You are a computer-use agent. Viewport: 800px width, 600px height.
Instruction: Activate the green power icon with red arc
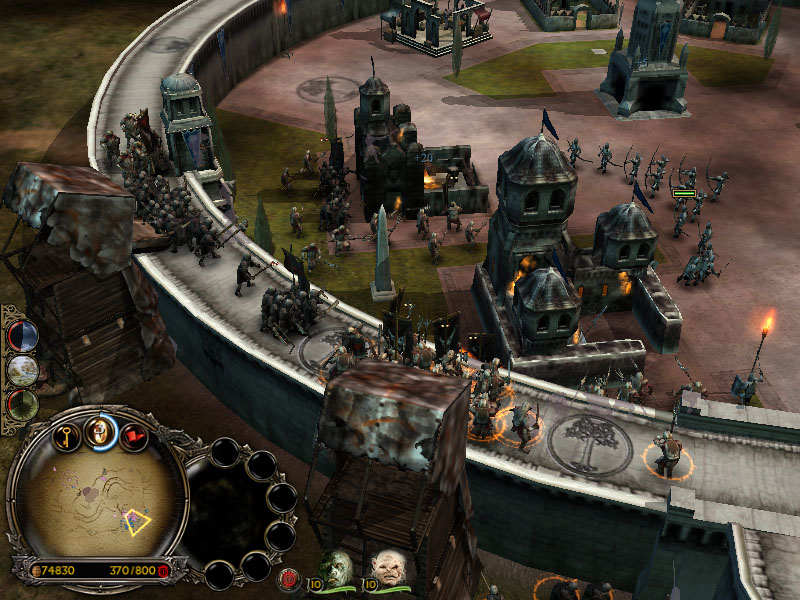pos(22,404)
